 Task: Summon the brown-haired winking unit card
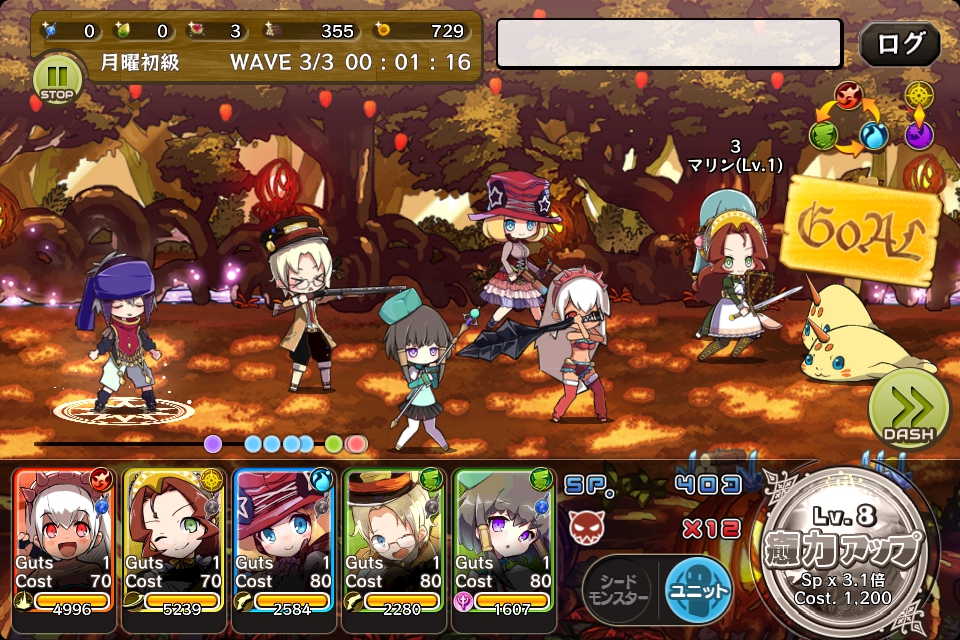(175, 540)
